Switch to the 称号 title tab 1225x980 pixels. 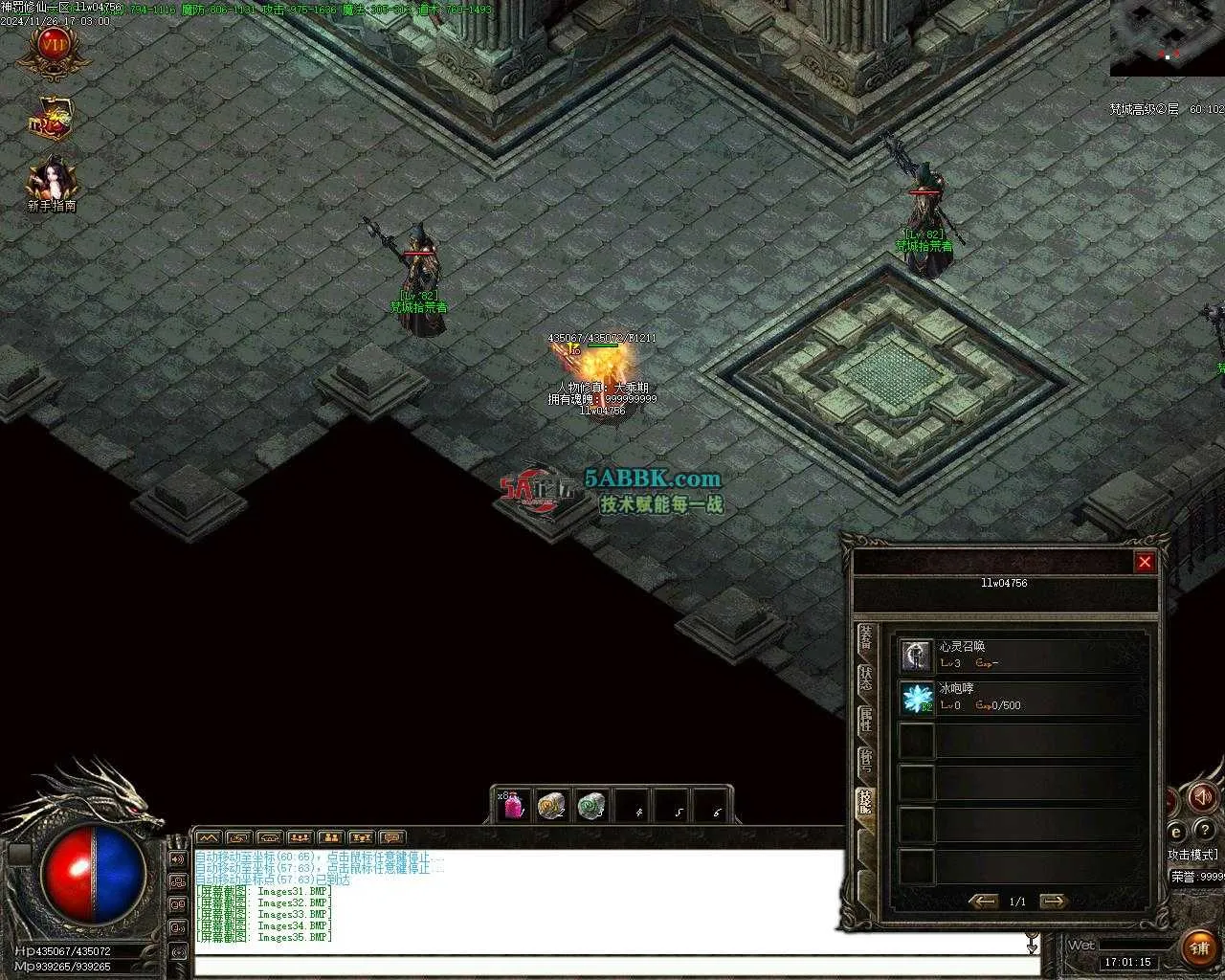pos(866,761)
